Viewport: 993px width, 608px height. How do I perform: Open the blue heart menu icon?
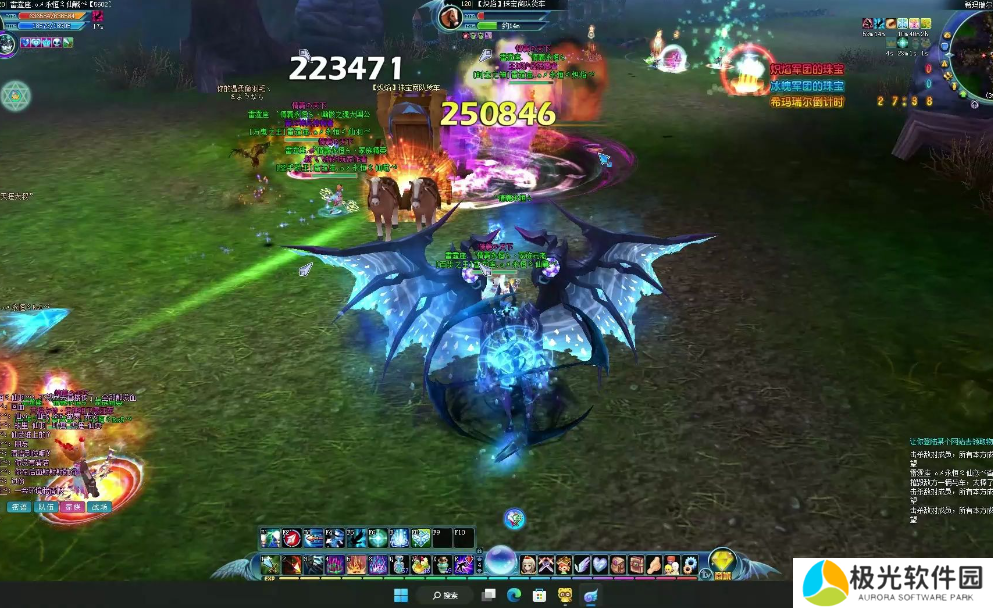click(600, 565)
